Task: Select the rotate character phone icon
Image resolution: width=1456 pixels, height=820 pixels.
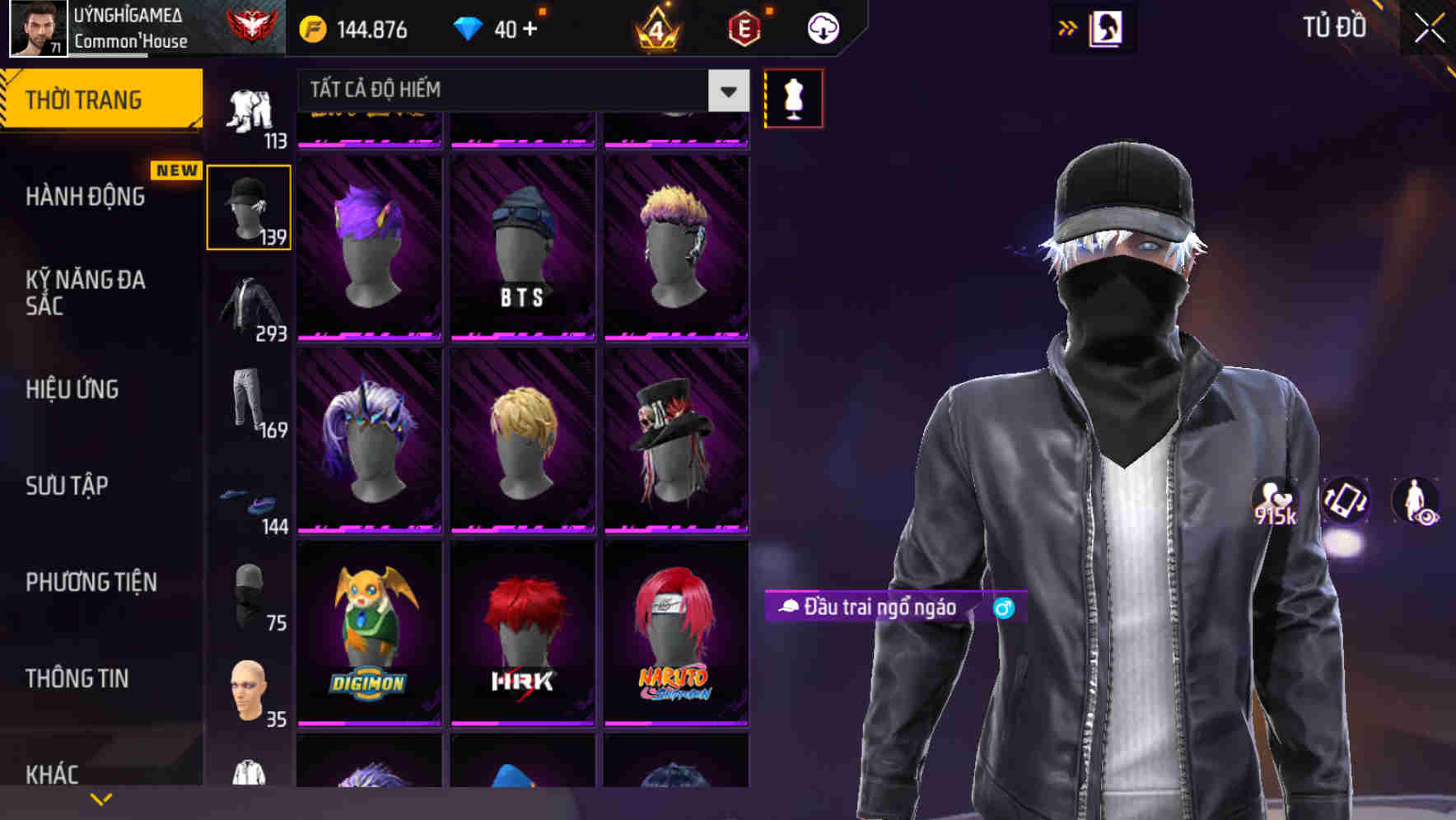Action: point(1345,501)
